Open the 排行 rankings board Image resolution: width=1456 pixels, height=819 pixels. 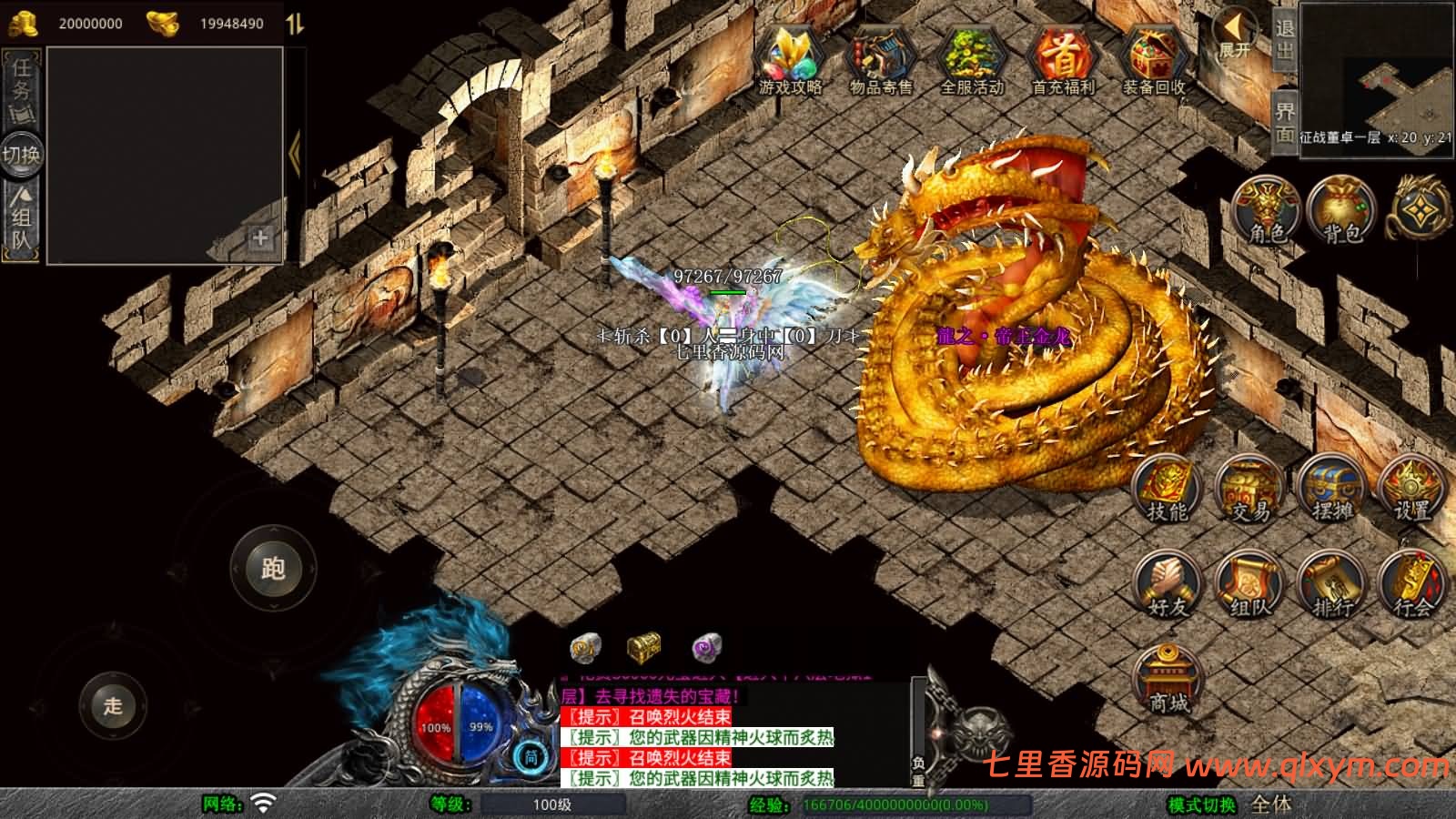click(1331, 585)
